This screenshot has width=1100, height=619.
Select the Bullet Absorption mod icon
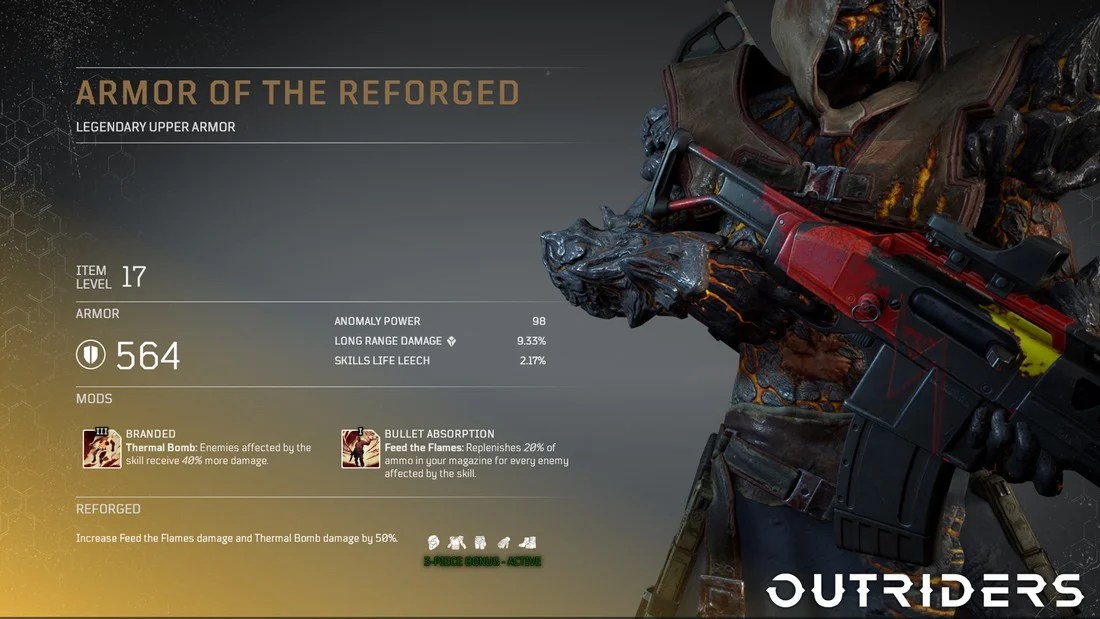click(x=360, y=448)
